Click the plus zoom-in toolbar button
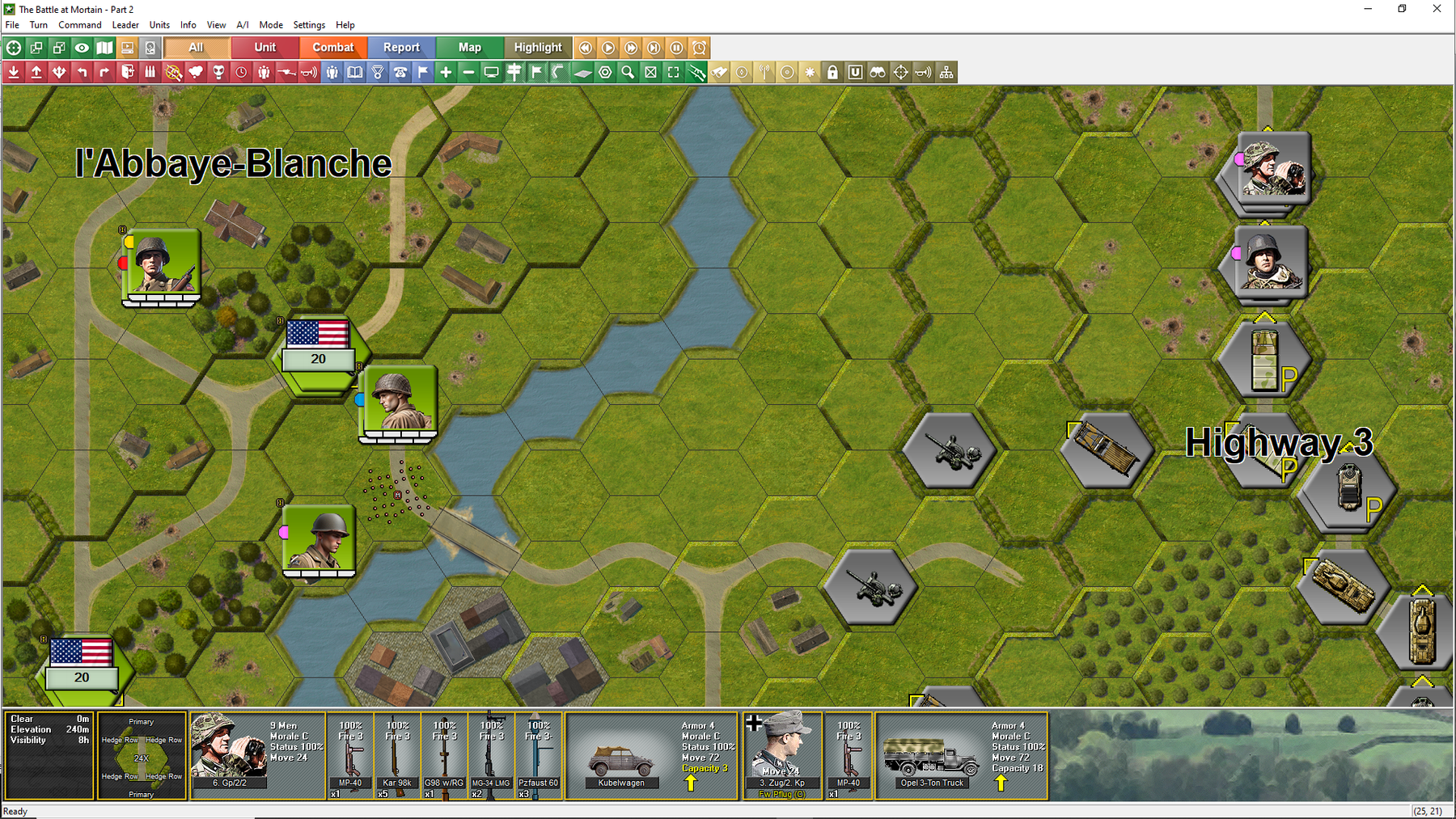Screen dimensions: 1456x819 (446, 73)
